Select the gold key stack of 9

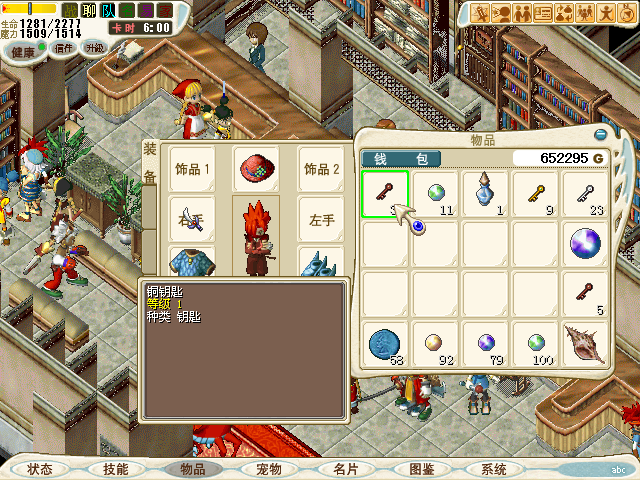(x=536, y=192)
